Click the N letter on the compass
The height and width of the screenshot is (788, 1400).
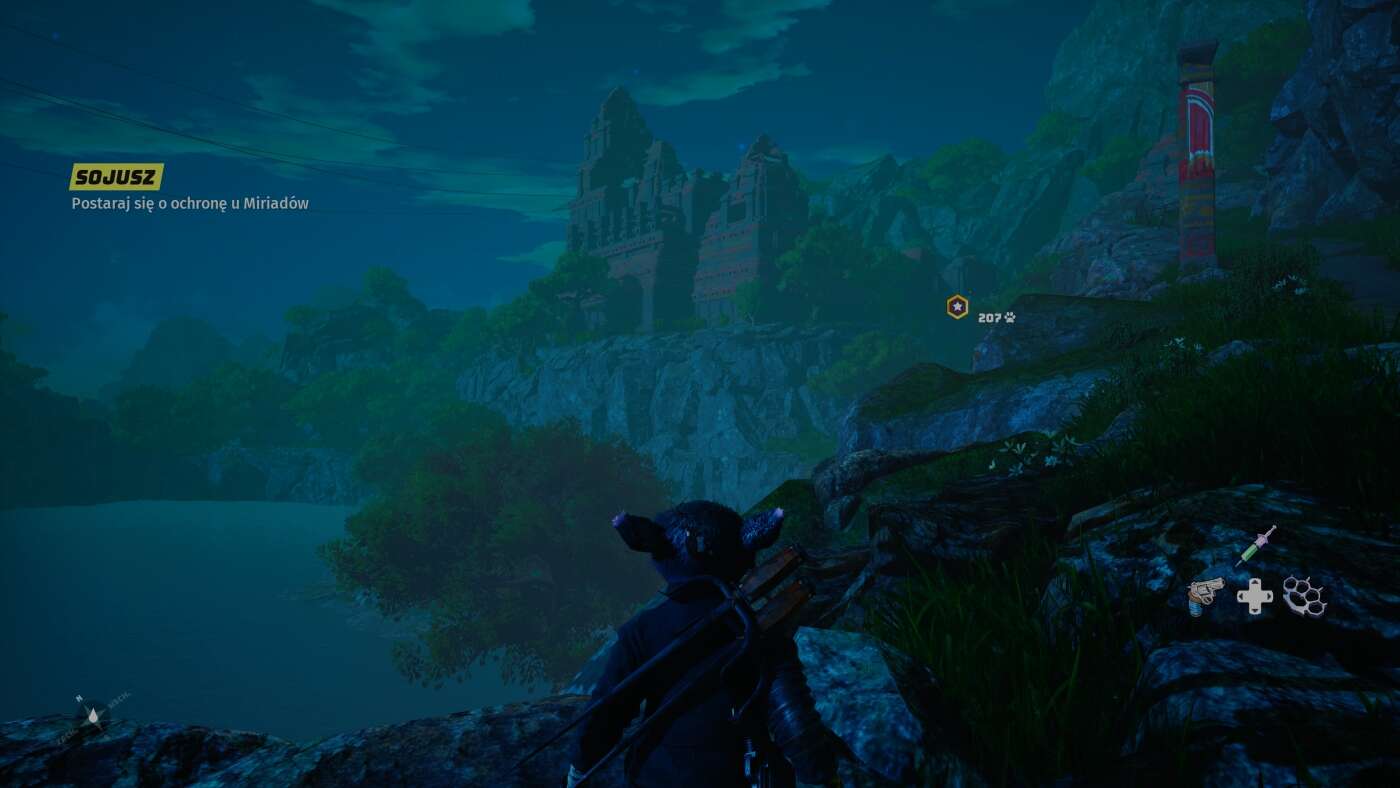coord(79,698)
